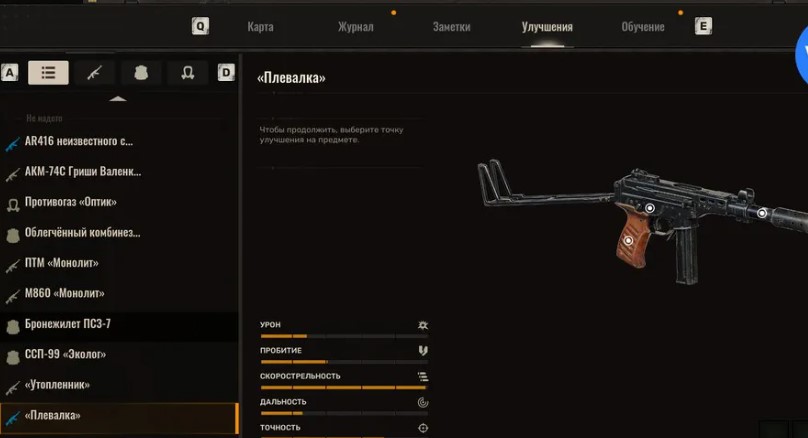
Task: Choose the upgrade point on the gun barrel
Action: (762, 213)
